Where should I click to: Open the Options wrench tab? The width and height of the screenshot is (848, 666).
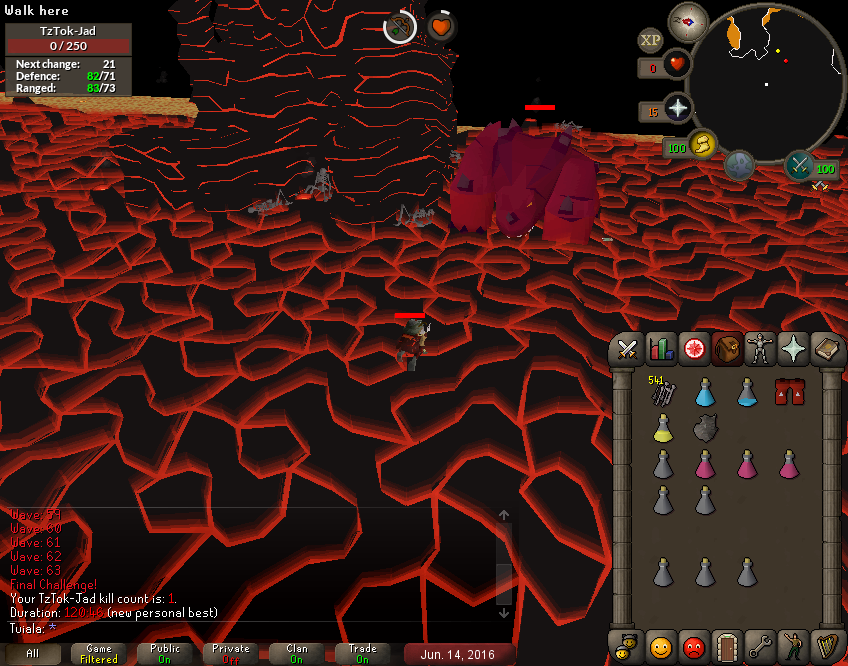pos(761,645)
